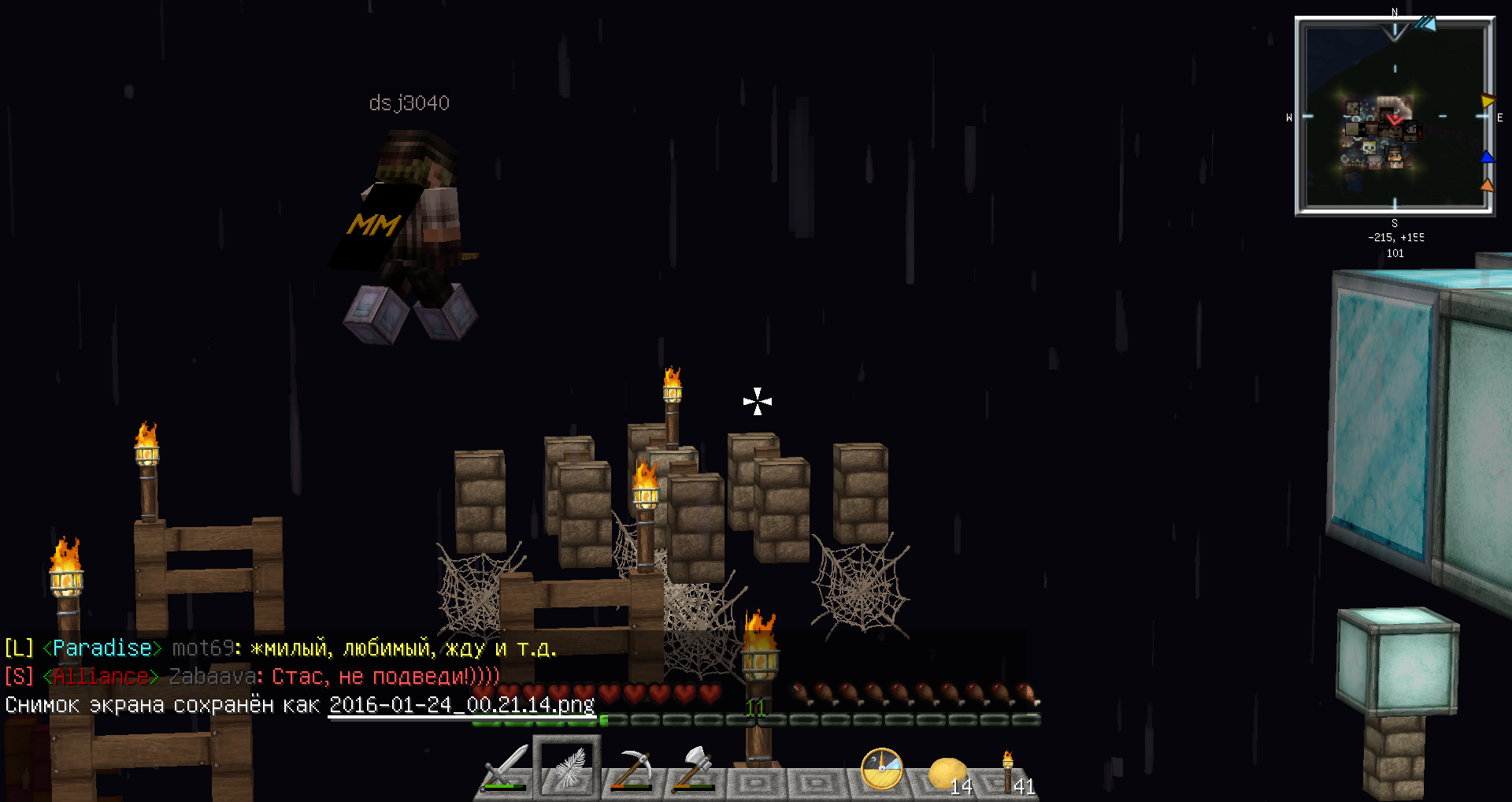
Task: Click the minimap in the corner
Action: pos(1395,117)
